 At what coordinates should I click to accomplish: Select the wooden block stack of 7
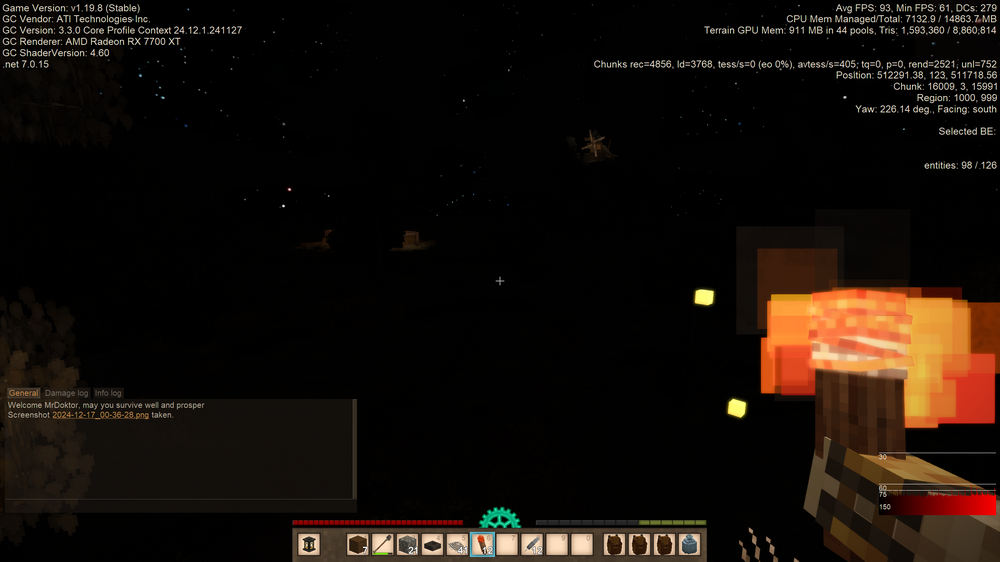coord(358,544)
